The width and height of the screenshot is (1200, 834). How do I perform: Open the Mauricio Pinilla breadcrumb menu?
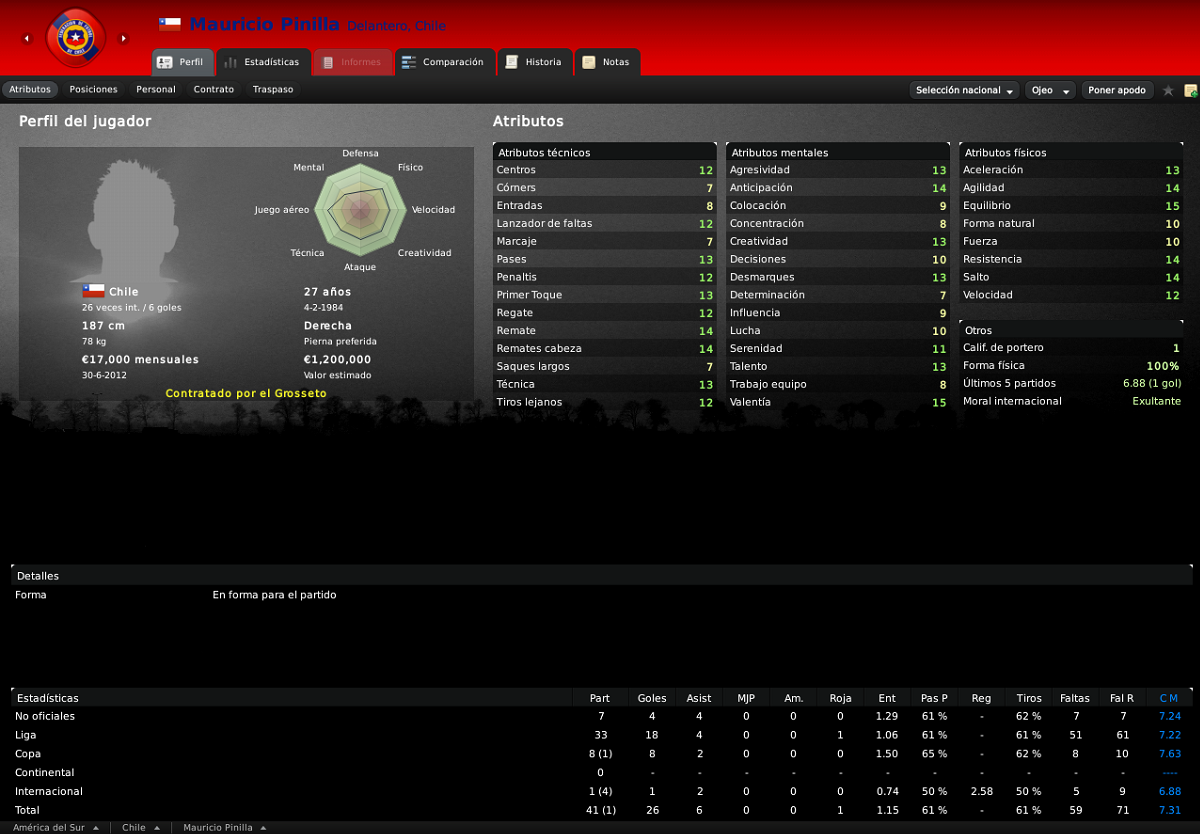[x=225, y=828]
